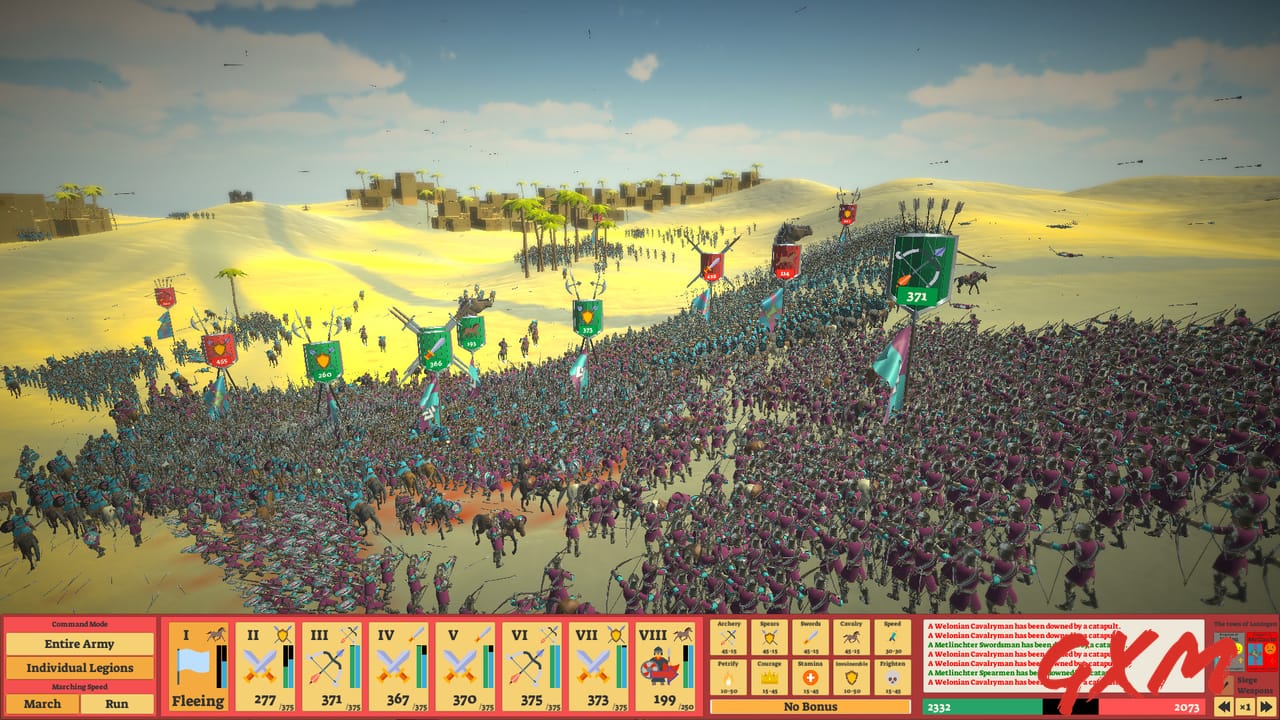Click the Stamina cross icon

tap(810, 678)
